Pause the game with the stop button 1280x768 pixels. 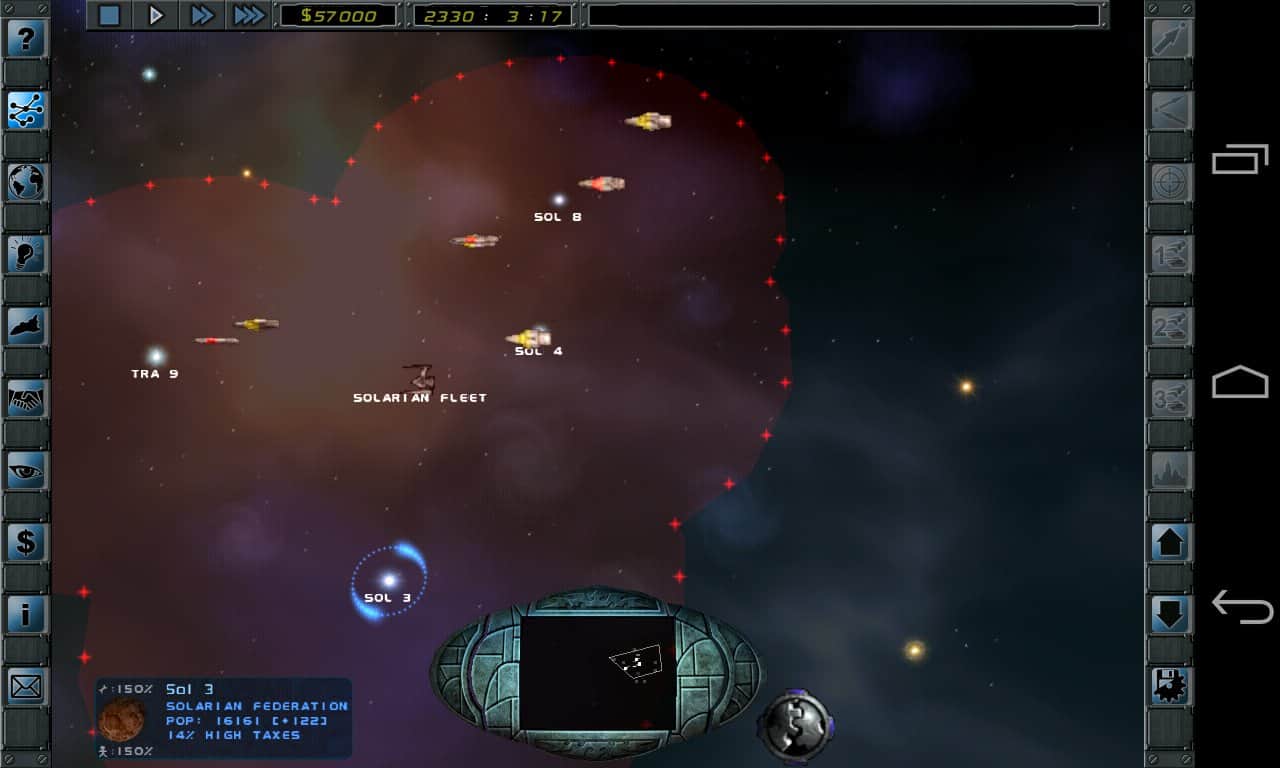(x=110, y=15)
